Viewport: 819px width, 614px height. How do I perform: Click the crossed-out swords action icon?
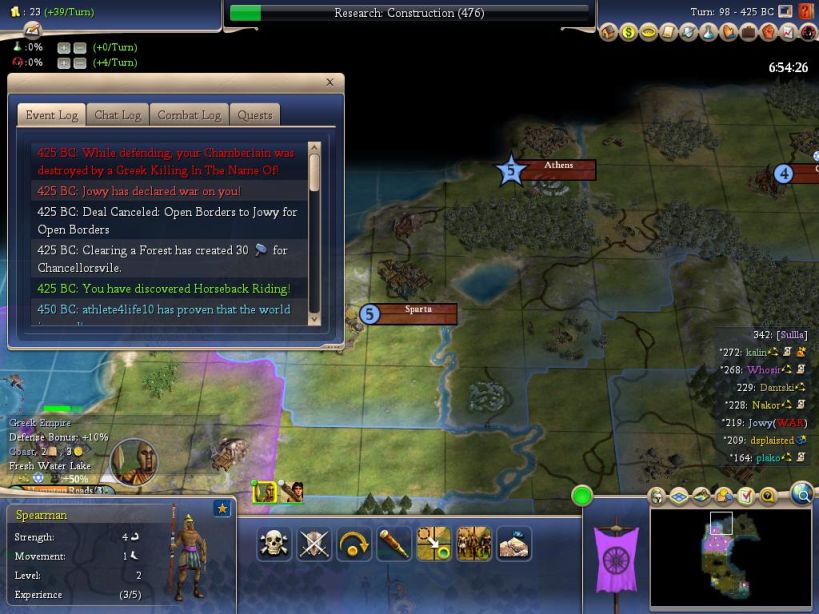pyautogui.click(x=314, y=543)
